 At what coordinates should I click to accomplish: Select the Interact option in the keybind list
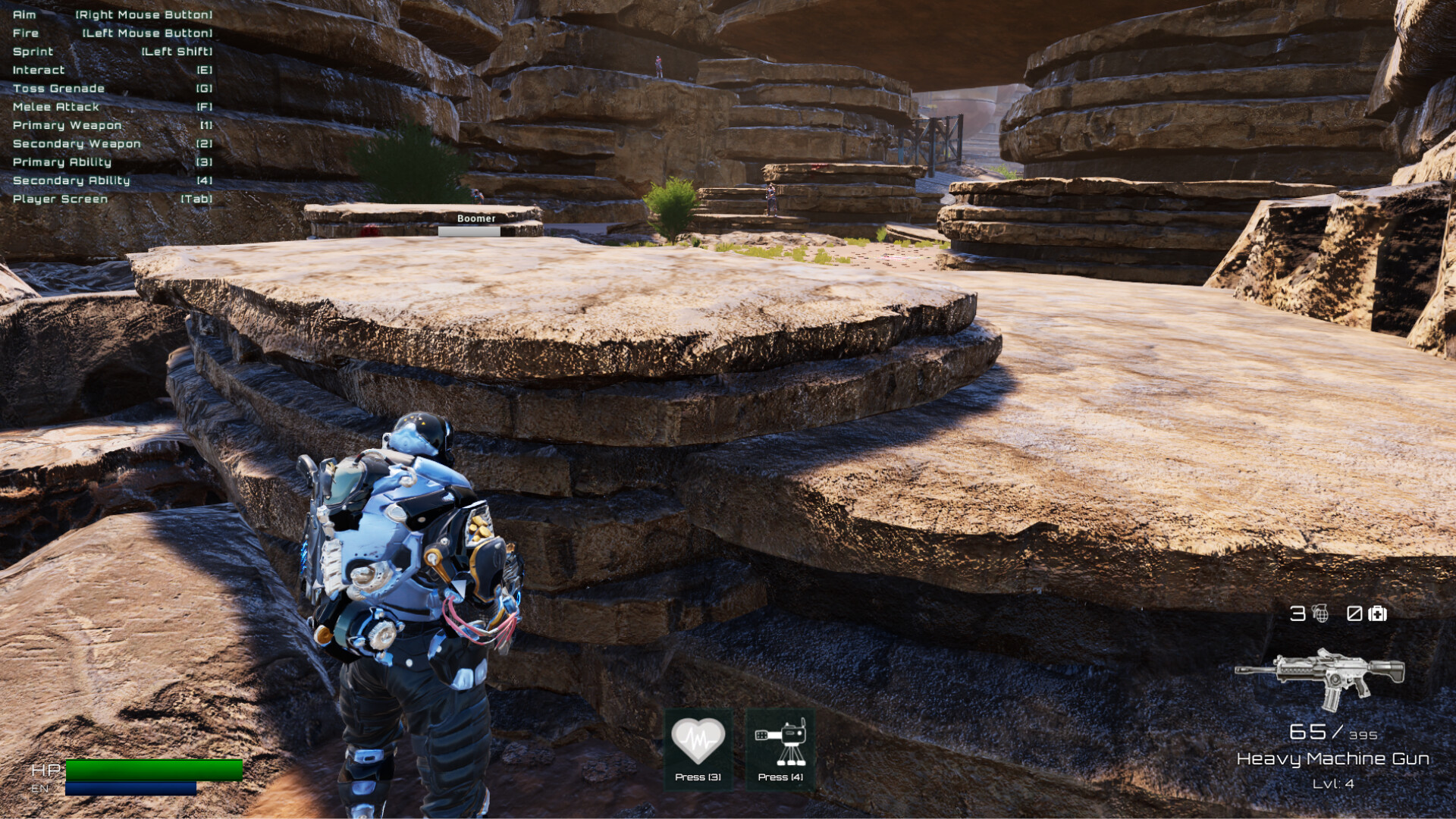pyautogui.click(x=114, y=70)
